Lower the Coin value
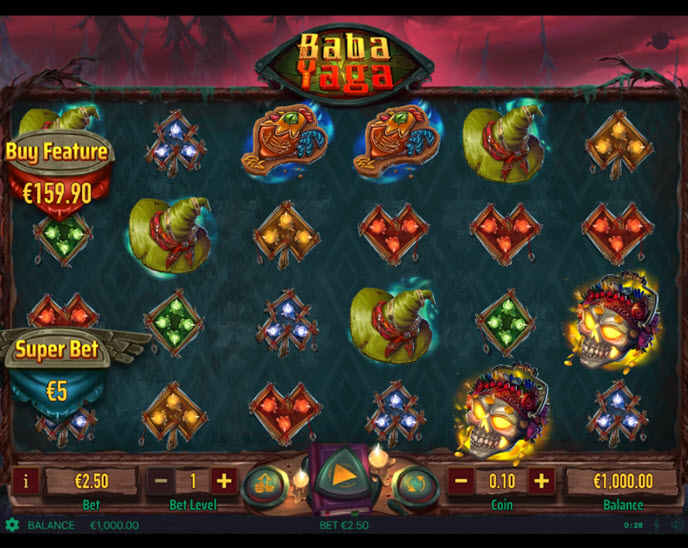Screen dimensions: 688x548 coord(462,481)
